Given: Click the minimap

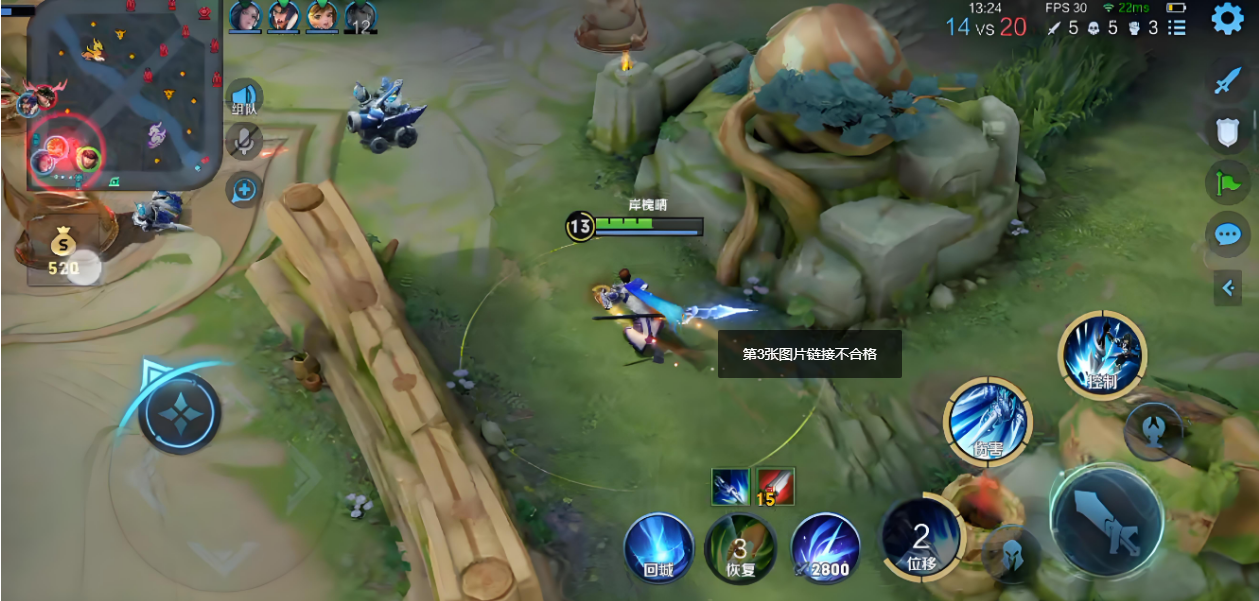Looking at the screenshot, I should pos(124,95).
